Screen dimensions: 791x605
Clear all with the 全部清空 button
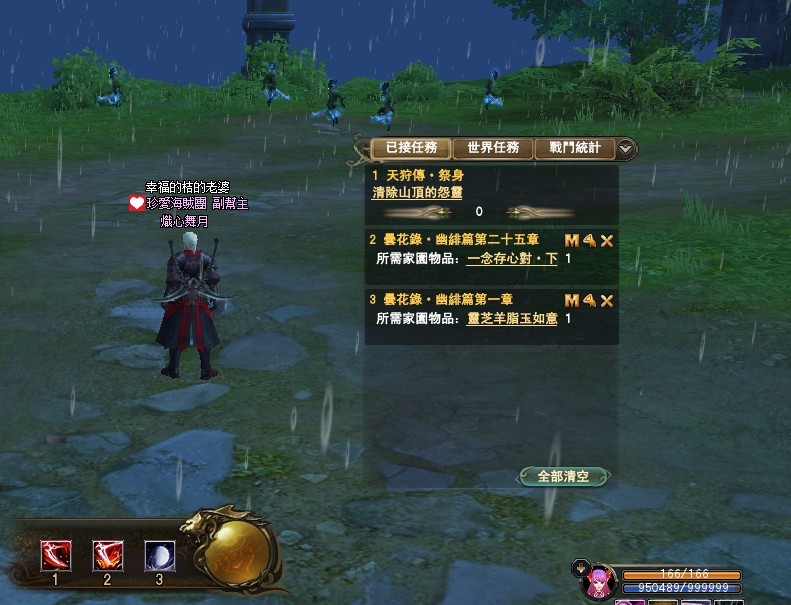tap(564, 477)
